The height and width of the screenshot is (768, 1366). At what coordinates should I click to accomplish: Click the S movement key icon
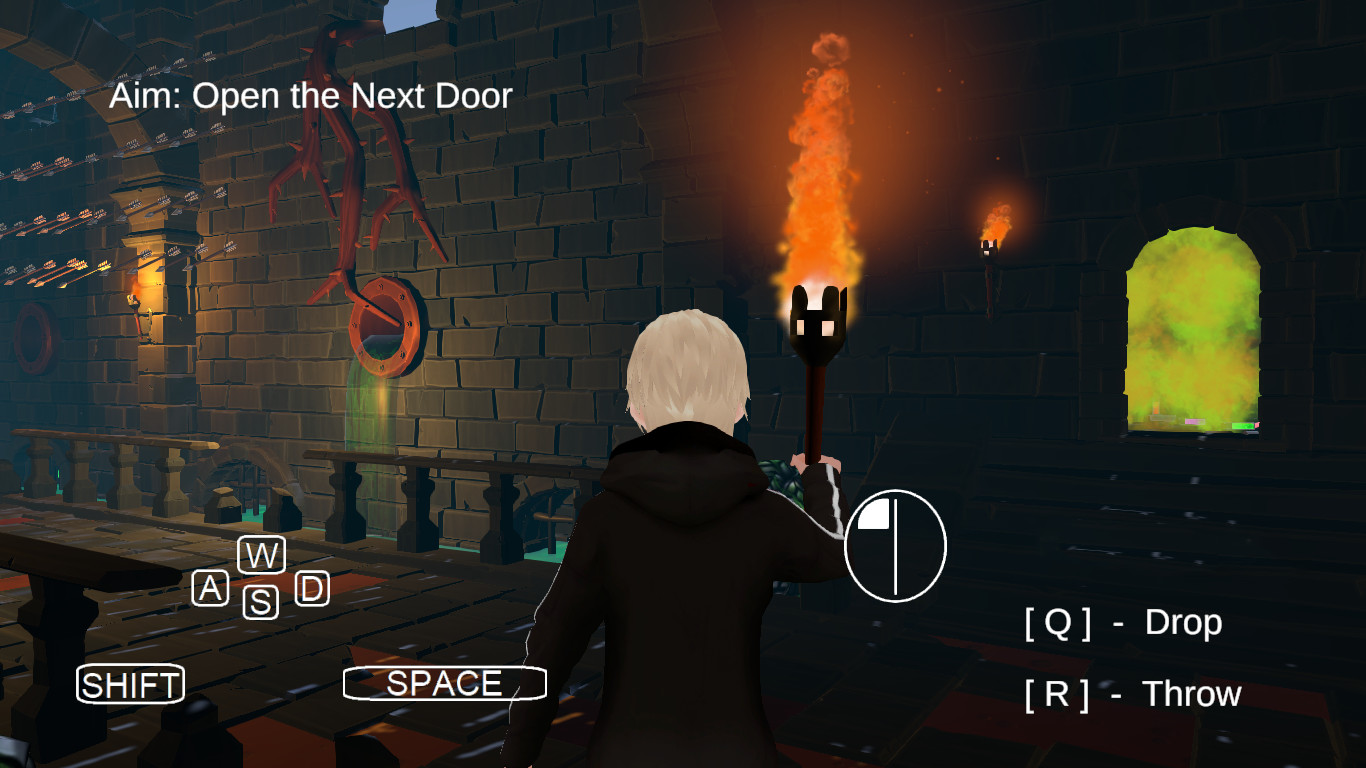pyautogui.click(x=260, y=602)
